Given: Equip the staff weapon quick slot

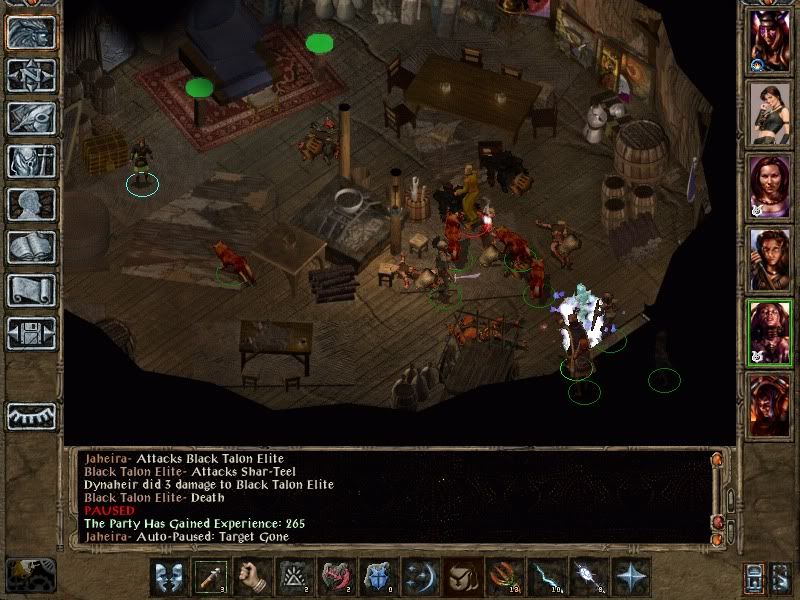Looking at the screenshot, I should point(212,578).
